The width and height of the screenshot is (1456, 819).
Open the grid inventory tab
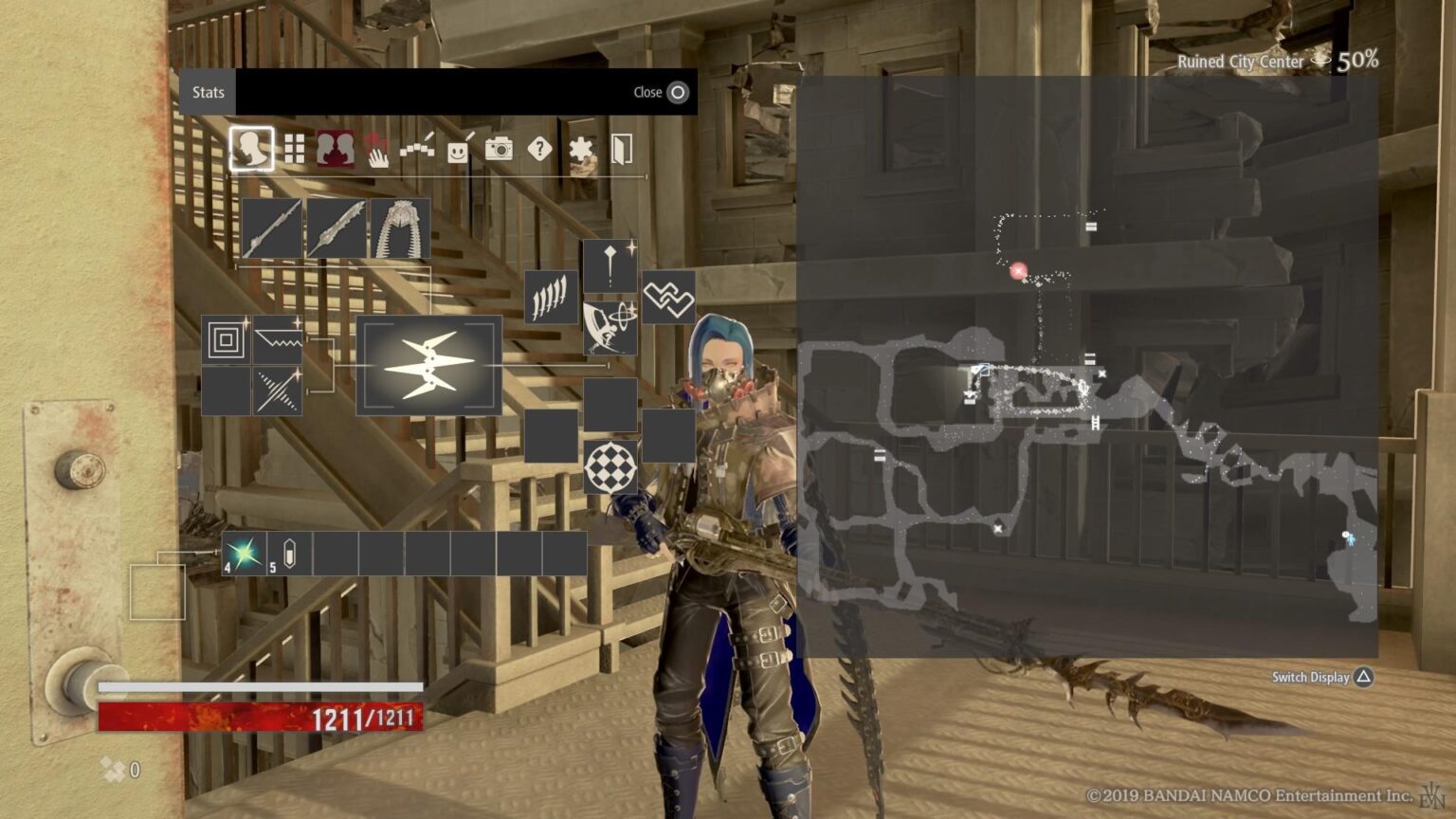click(x=295, y=149)
